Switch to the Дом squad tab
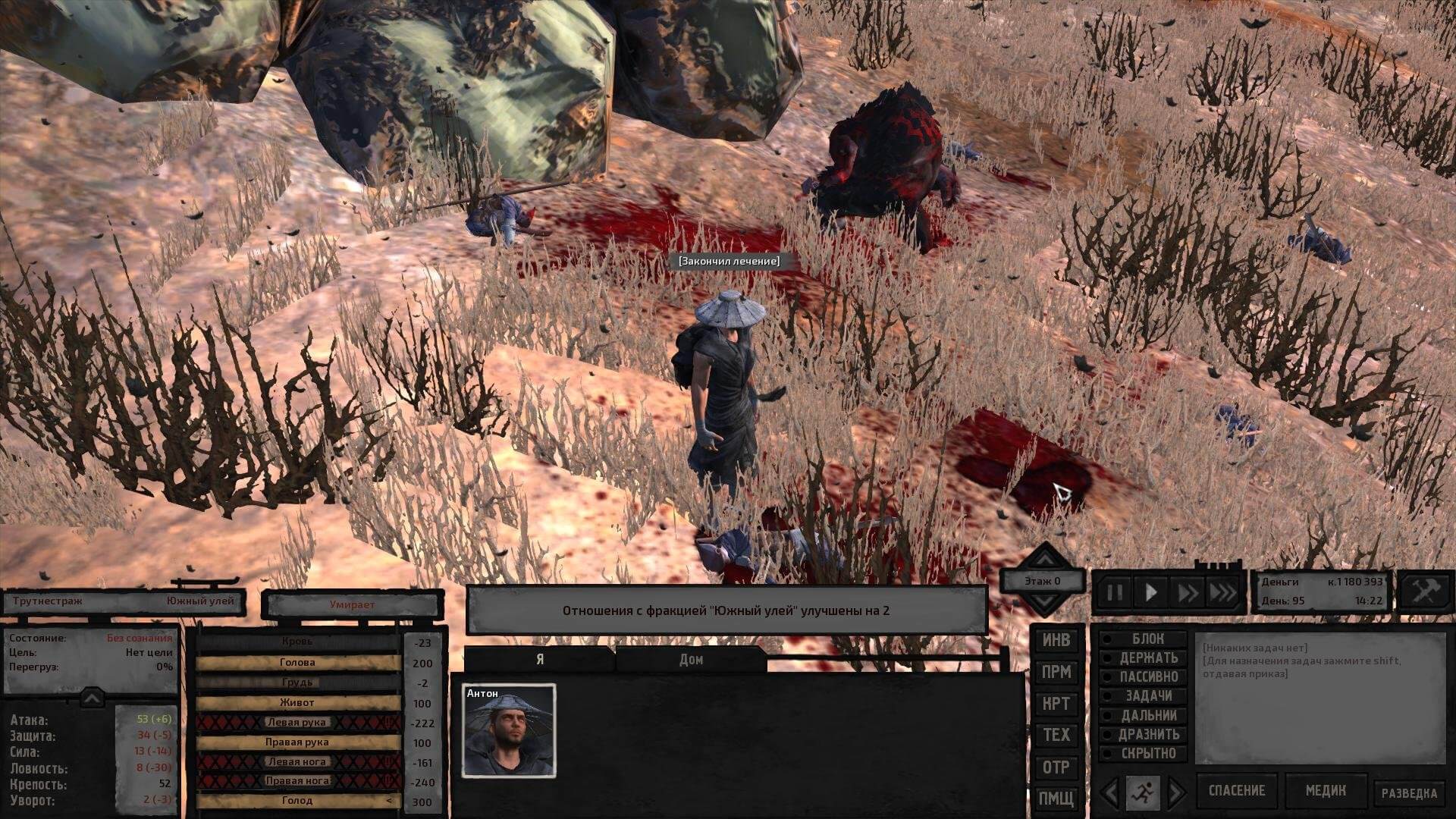 point(691,659)
